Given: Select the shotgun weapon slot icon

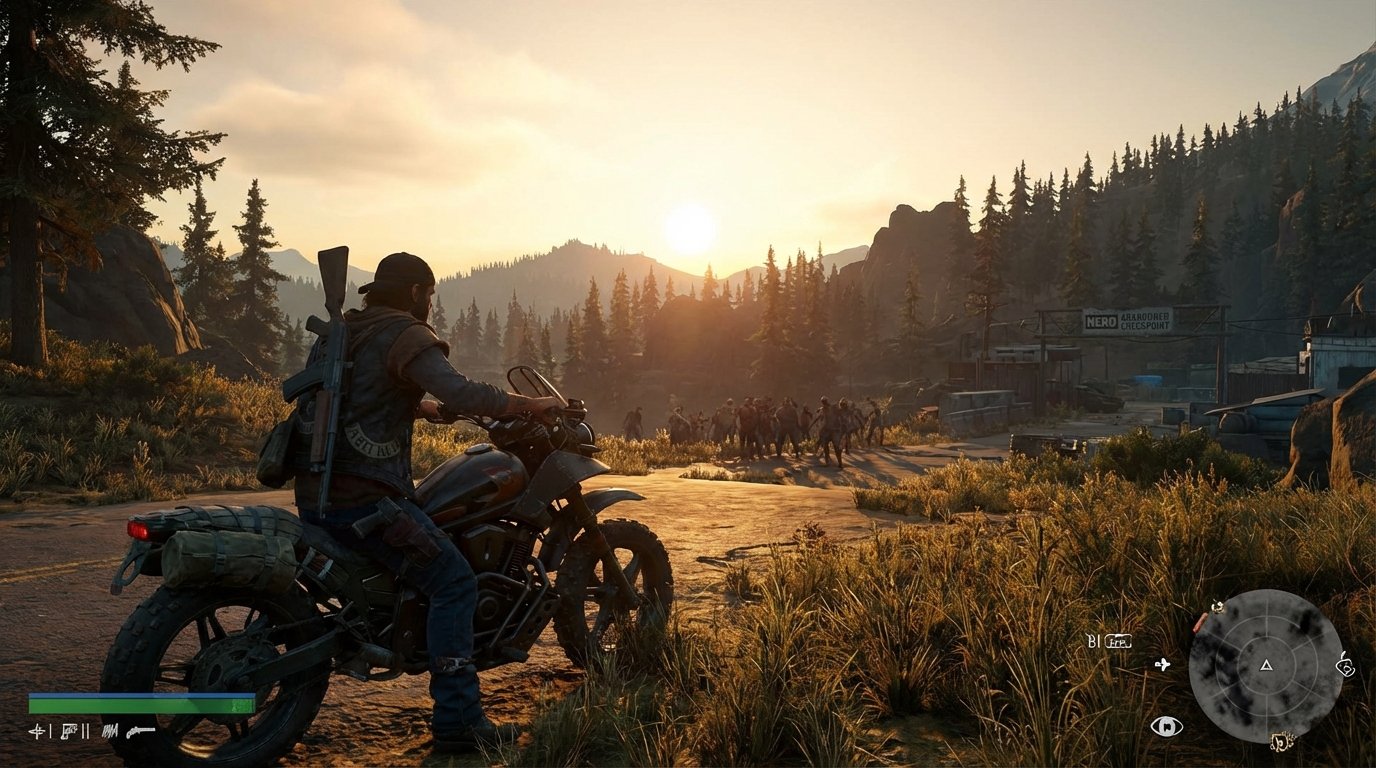Looking at the screenshot, I should [x=140, y=731].
